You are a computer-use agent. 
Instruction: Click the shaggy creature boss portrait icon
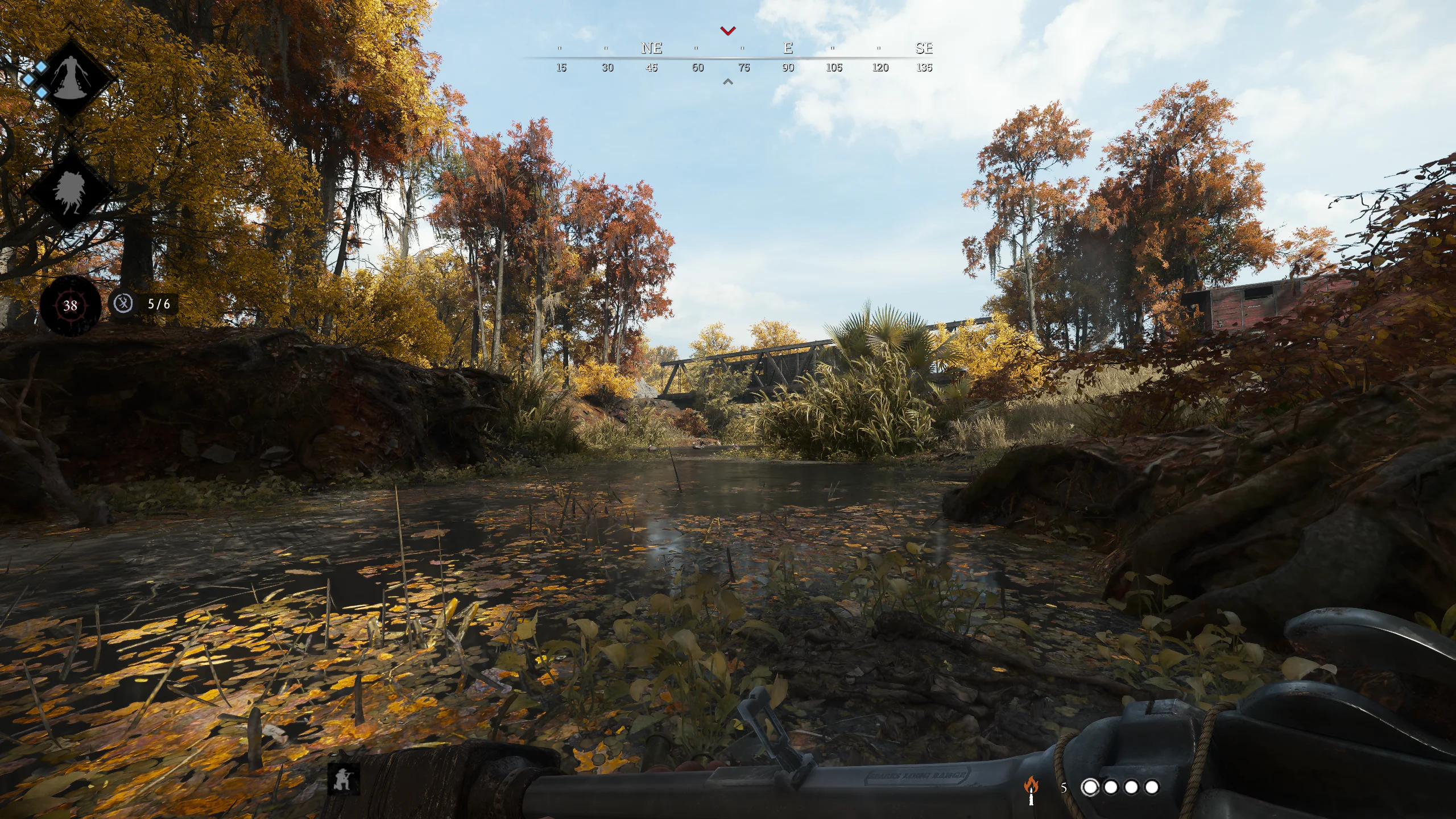coord(71,189)
